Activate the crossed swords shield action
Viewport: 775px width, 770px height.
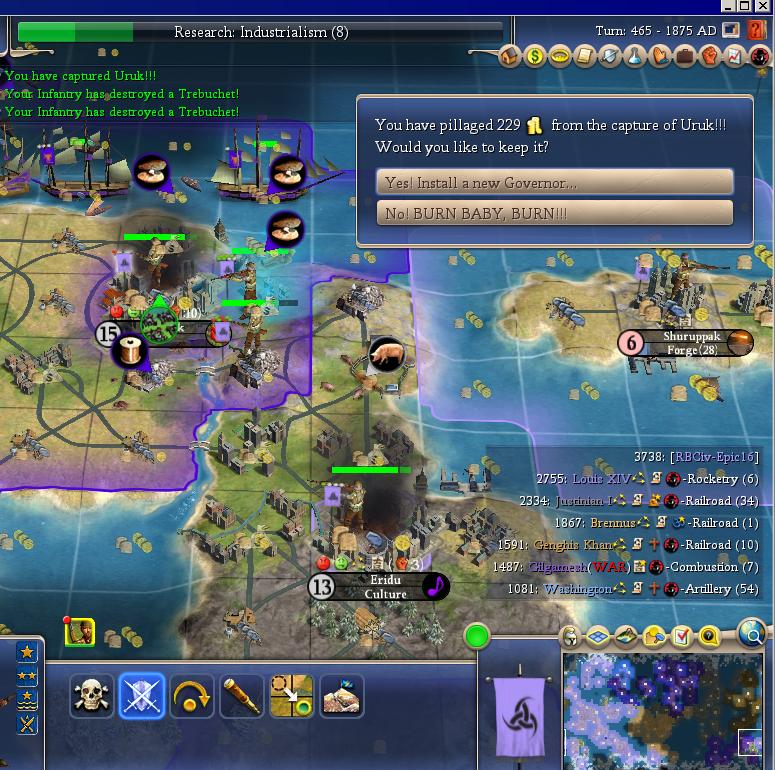[x=141, y=696]
